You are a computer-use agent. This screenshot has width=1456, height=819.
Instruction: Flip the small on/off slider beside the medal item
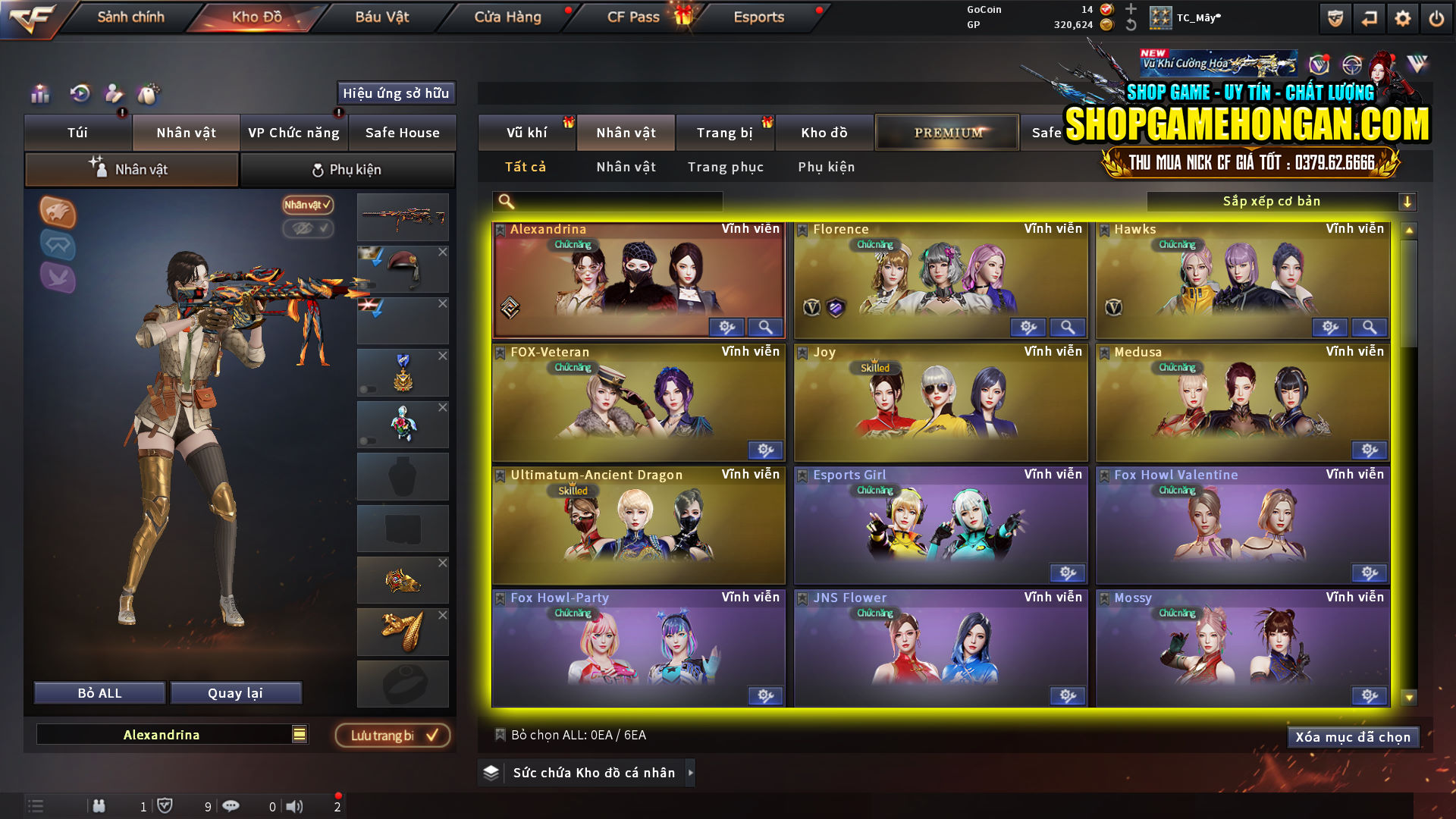coord(368,388)
